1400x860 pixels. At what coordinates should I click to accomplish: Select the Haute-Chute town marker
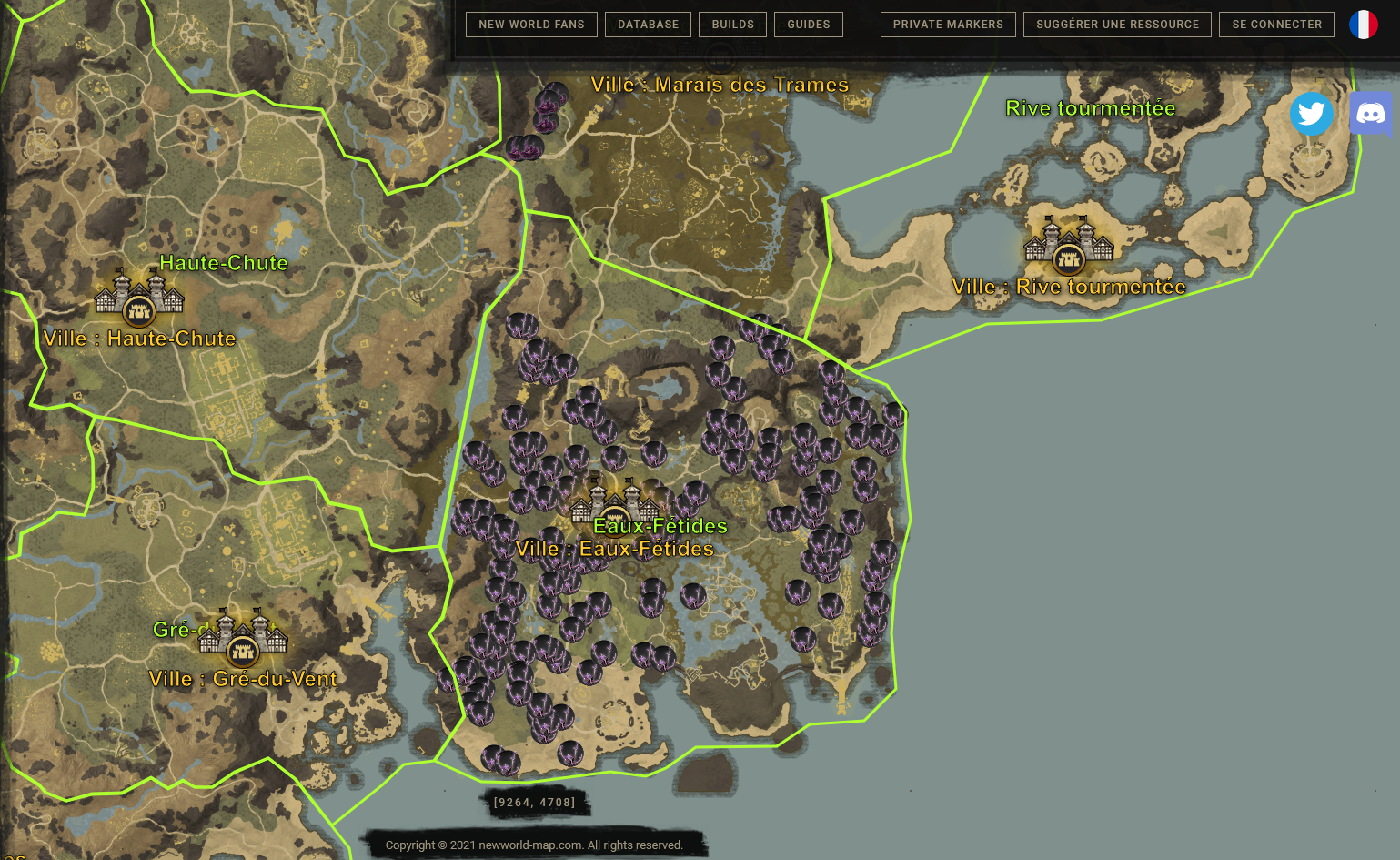[x=139, y=298]
